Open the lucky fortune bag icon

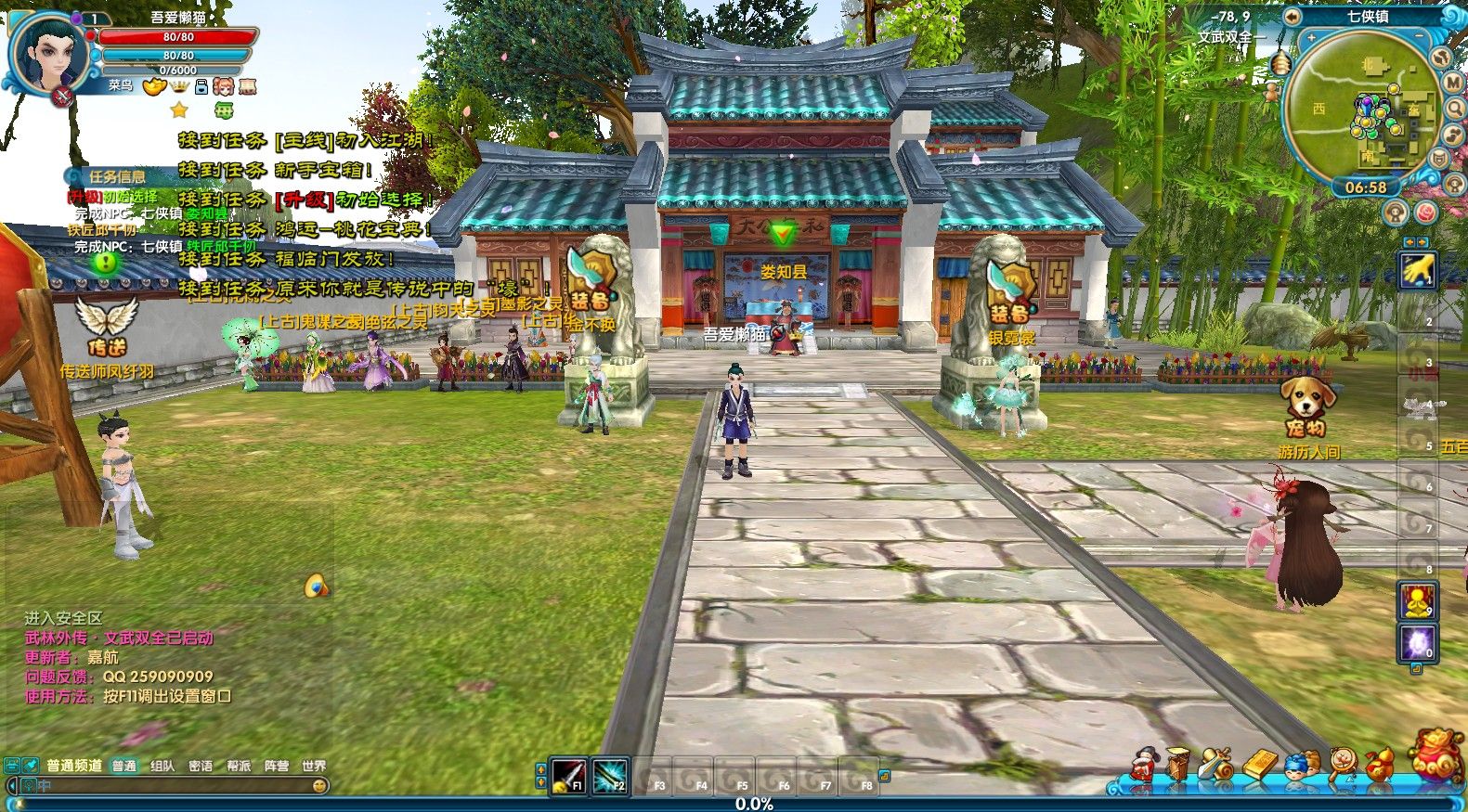point(1436,755)
